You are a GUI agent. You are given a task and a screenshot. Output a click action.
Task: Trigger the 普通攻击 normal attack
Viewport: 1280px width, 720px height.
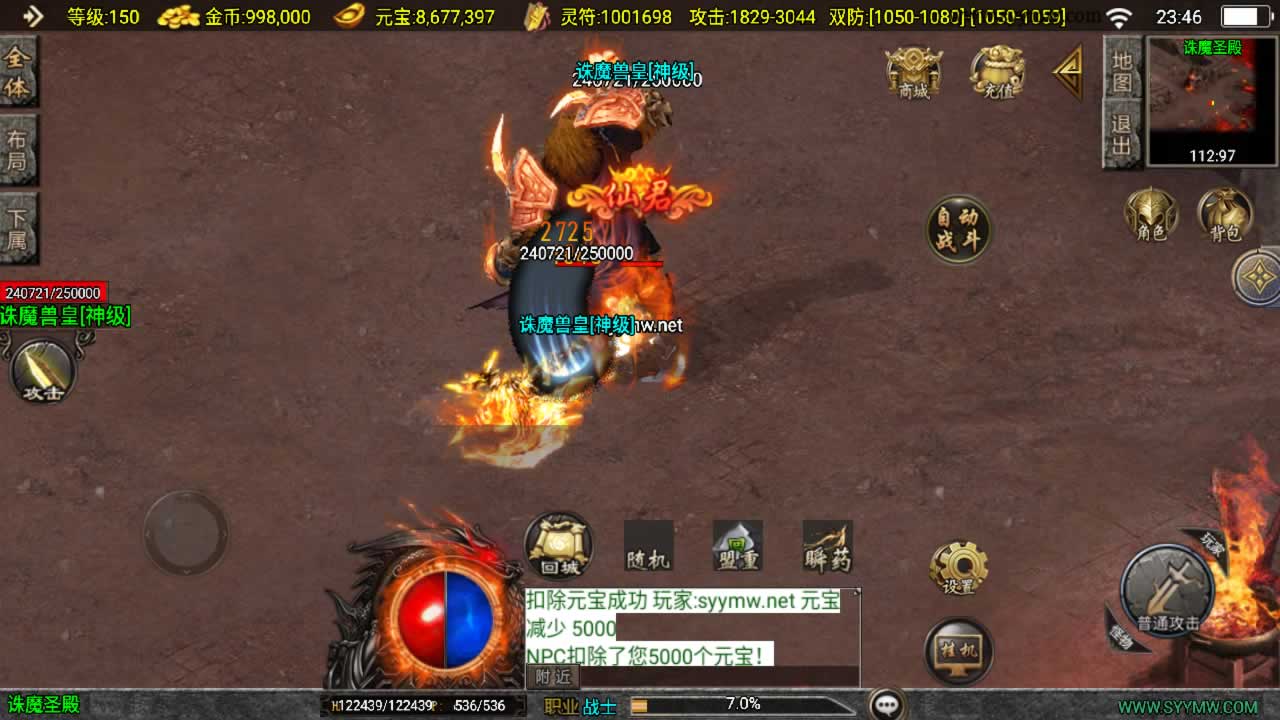(x=1166, y=591)
